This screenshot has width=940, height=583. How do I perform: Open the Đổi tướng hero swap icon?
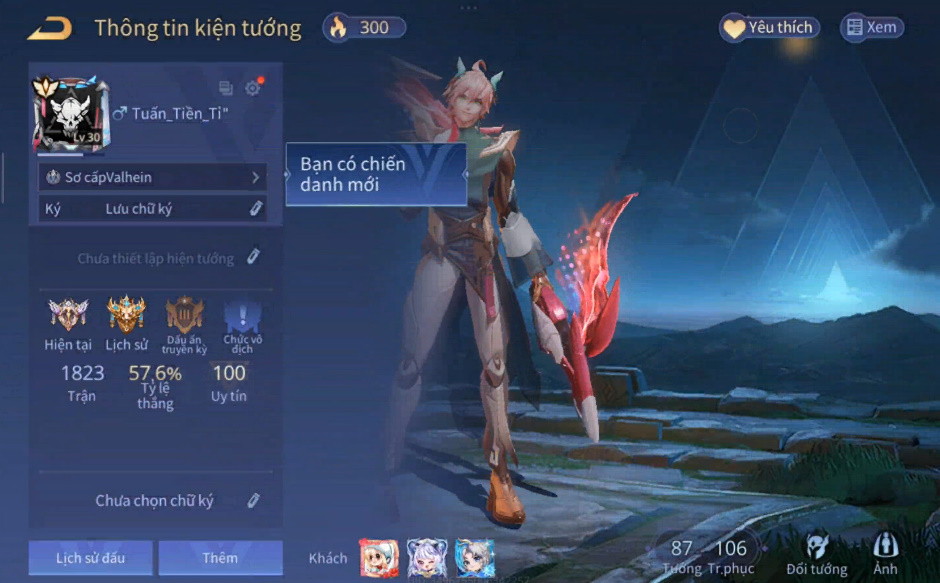pyautogui.click(x=817, y=552)
